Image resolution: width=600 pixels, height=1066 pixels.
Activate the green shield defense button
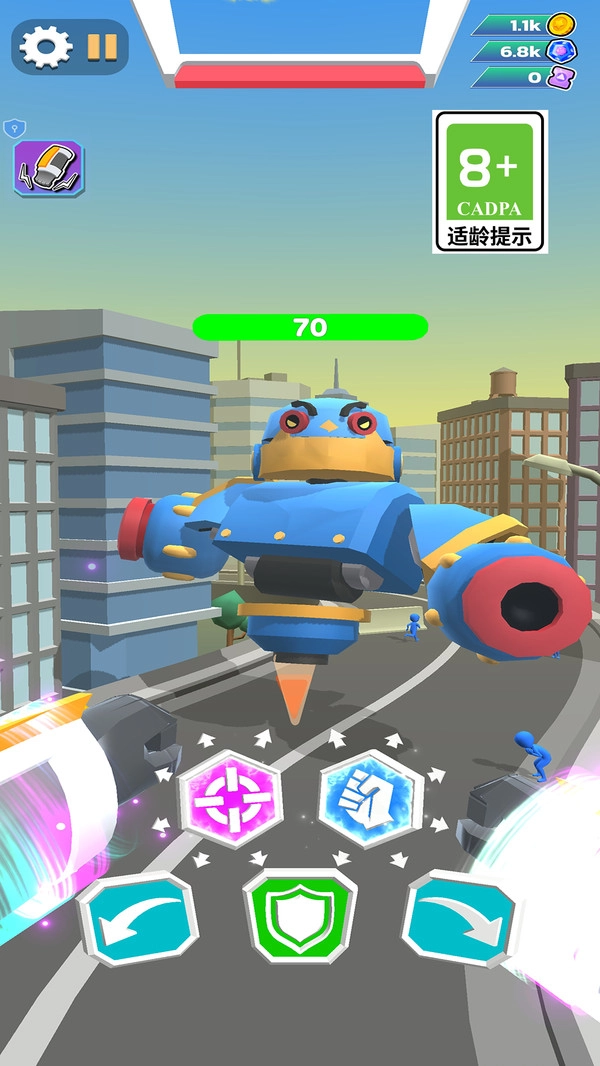coord(299,915)
